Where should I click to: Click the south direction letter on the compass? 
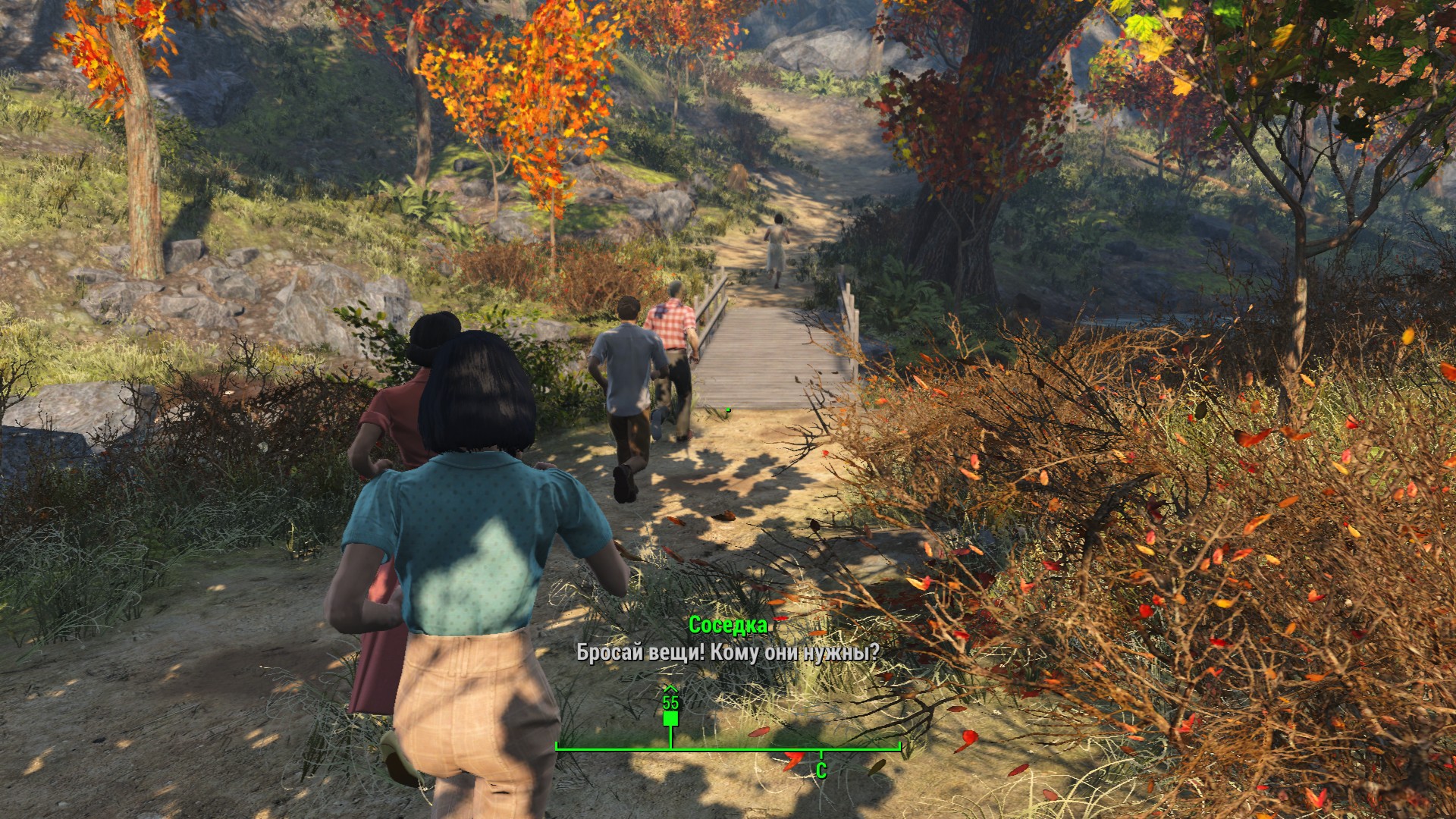pyautogui.click(x=821, y=771)
